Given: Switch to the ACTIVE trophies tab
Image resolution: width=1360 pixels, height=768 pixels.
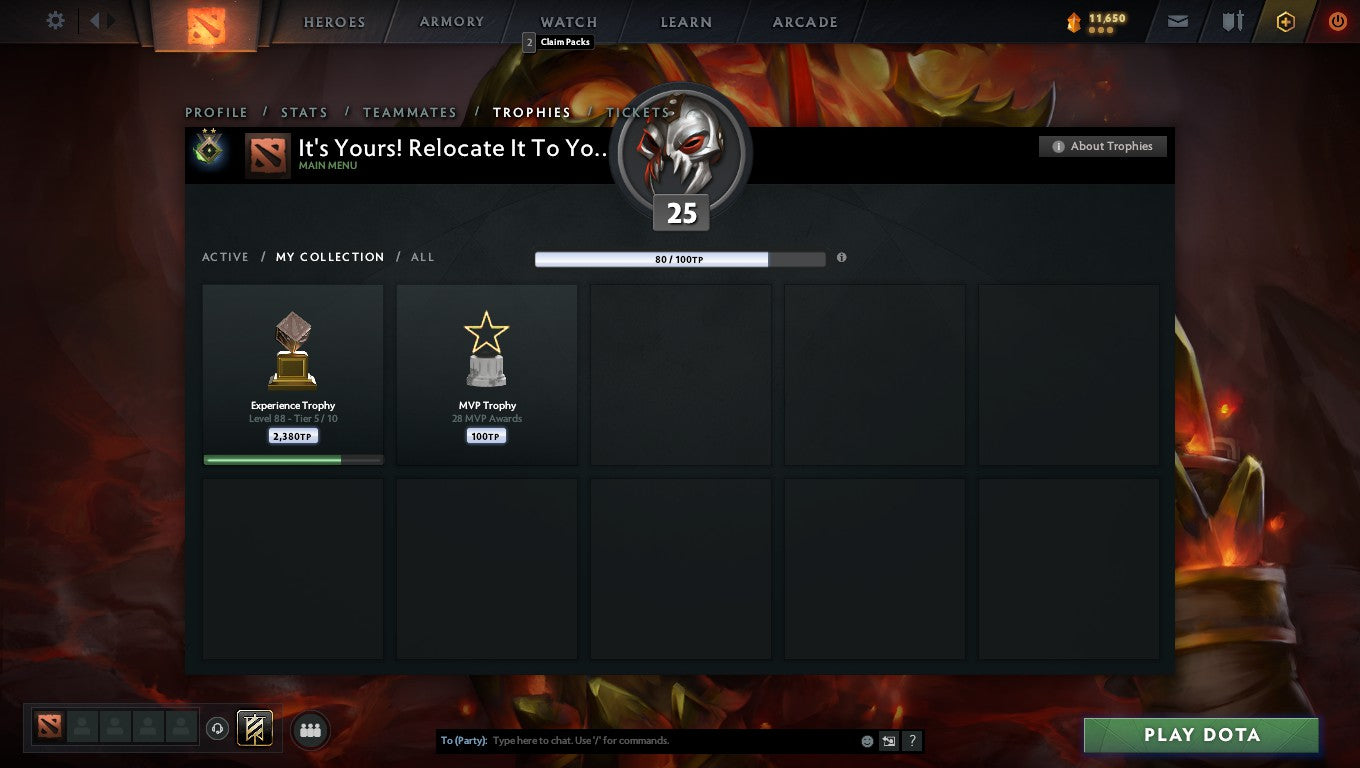Looking at the screenshot, I should pos(225,257).
